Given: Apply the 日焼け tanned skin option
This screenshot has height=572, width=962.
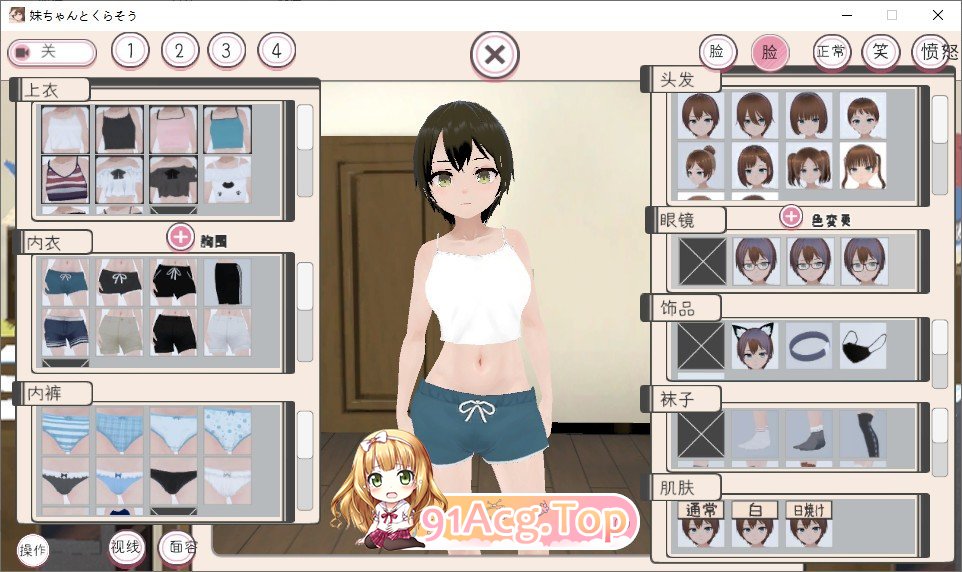Looking at the screenshot, I should (x=808, y=510).
